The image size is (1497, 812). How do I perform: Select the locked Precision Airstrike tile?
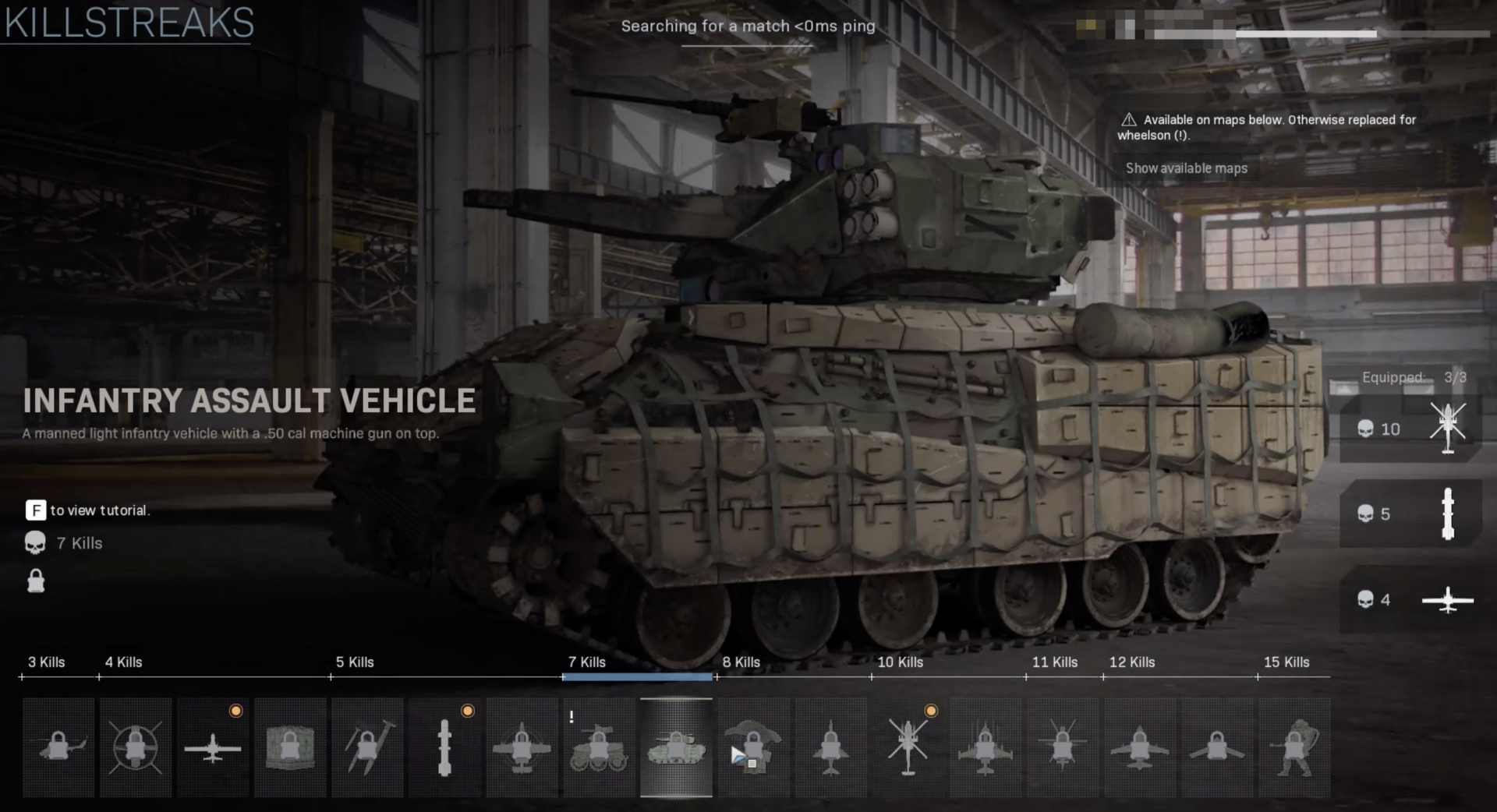pos(522,747)
